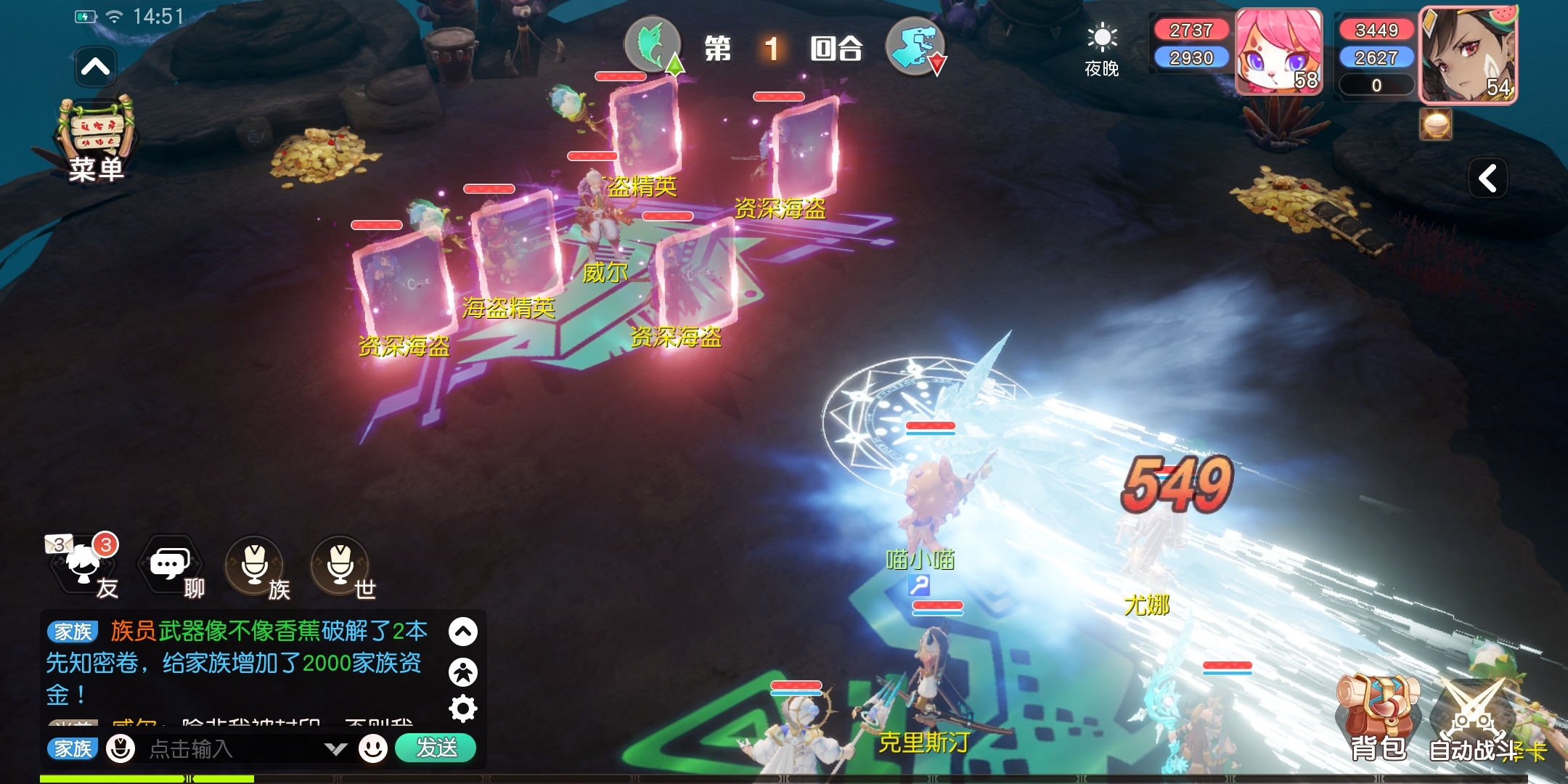Open the 友 friends and mail icon
The height and width of the screenshot is (784, 1568).
(x=83, y=565)
